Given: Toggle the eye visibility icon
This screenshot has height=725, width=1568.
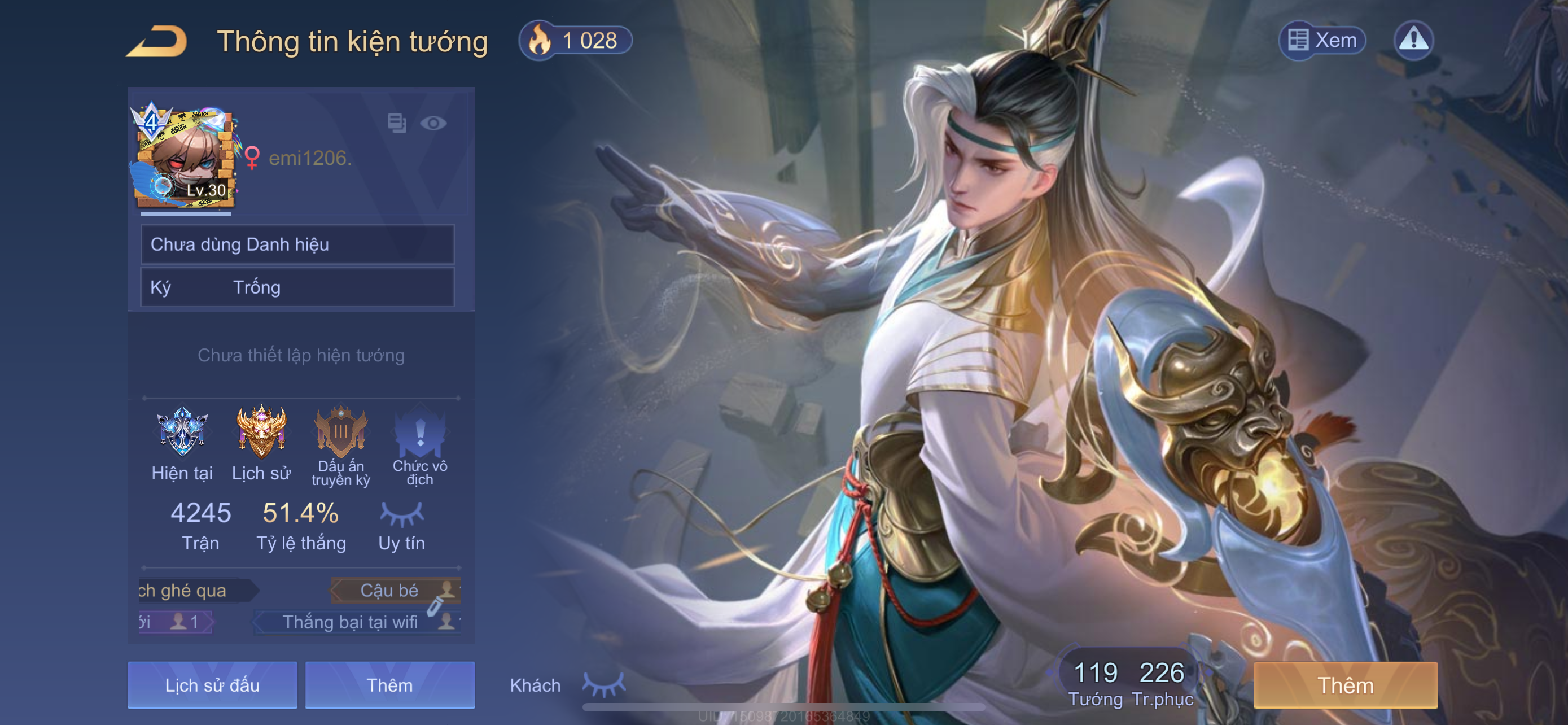Looking at the screenshot, I should tap(433, 123).
